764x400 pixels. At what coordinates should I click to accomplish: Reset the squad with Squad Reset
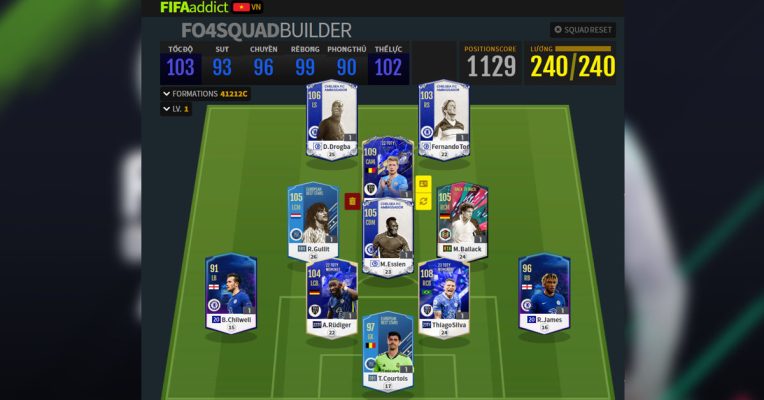582,30
